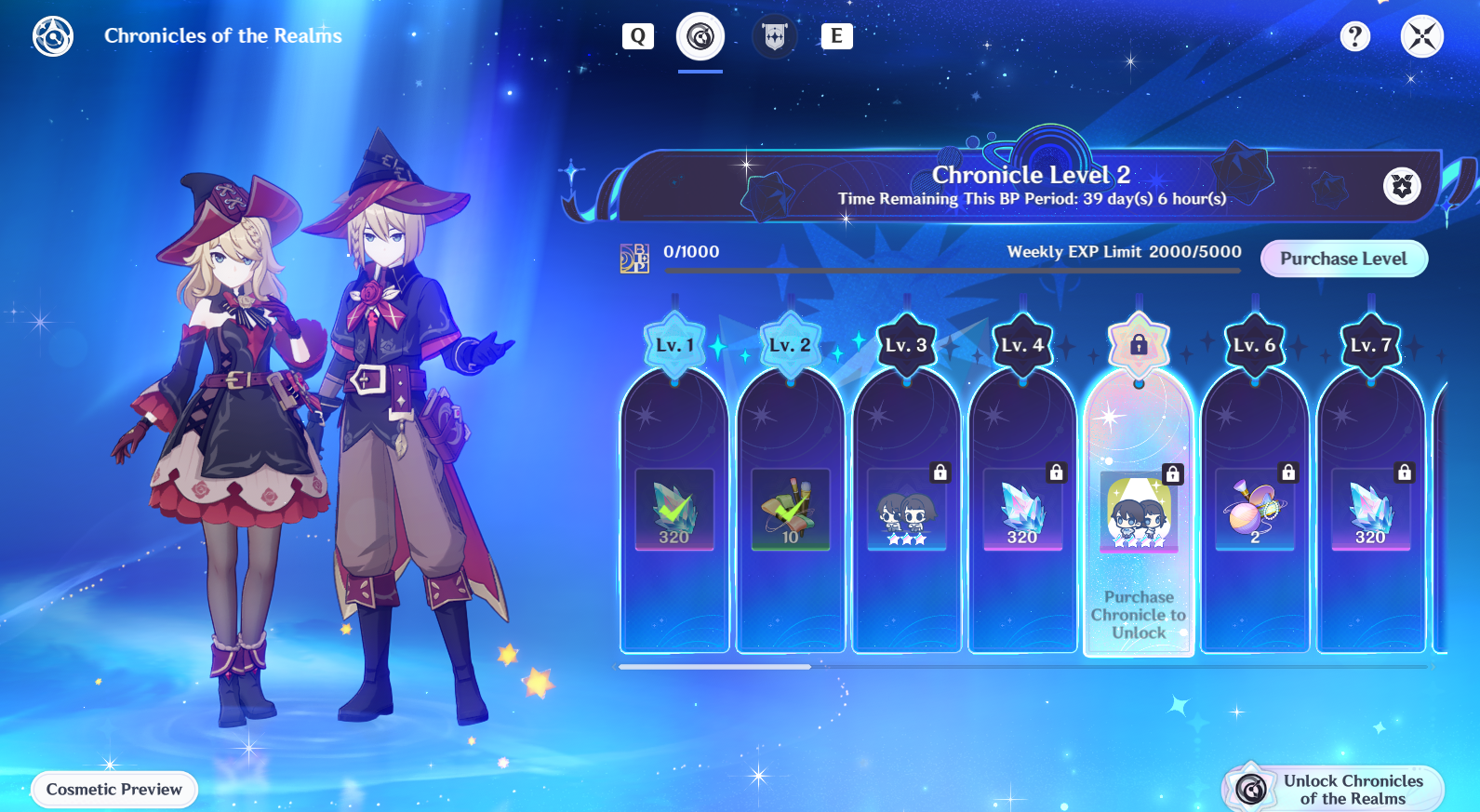Select the Lv. 2 reward with count 10
The image size is (1480, 812).
pyautogui.click(x=791, y=510)
